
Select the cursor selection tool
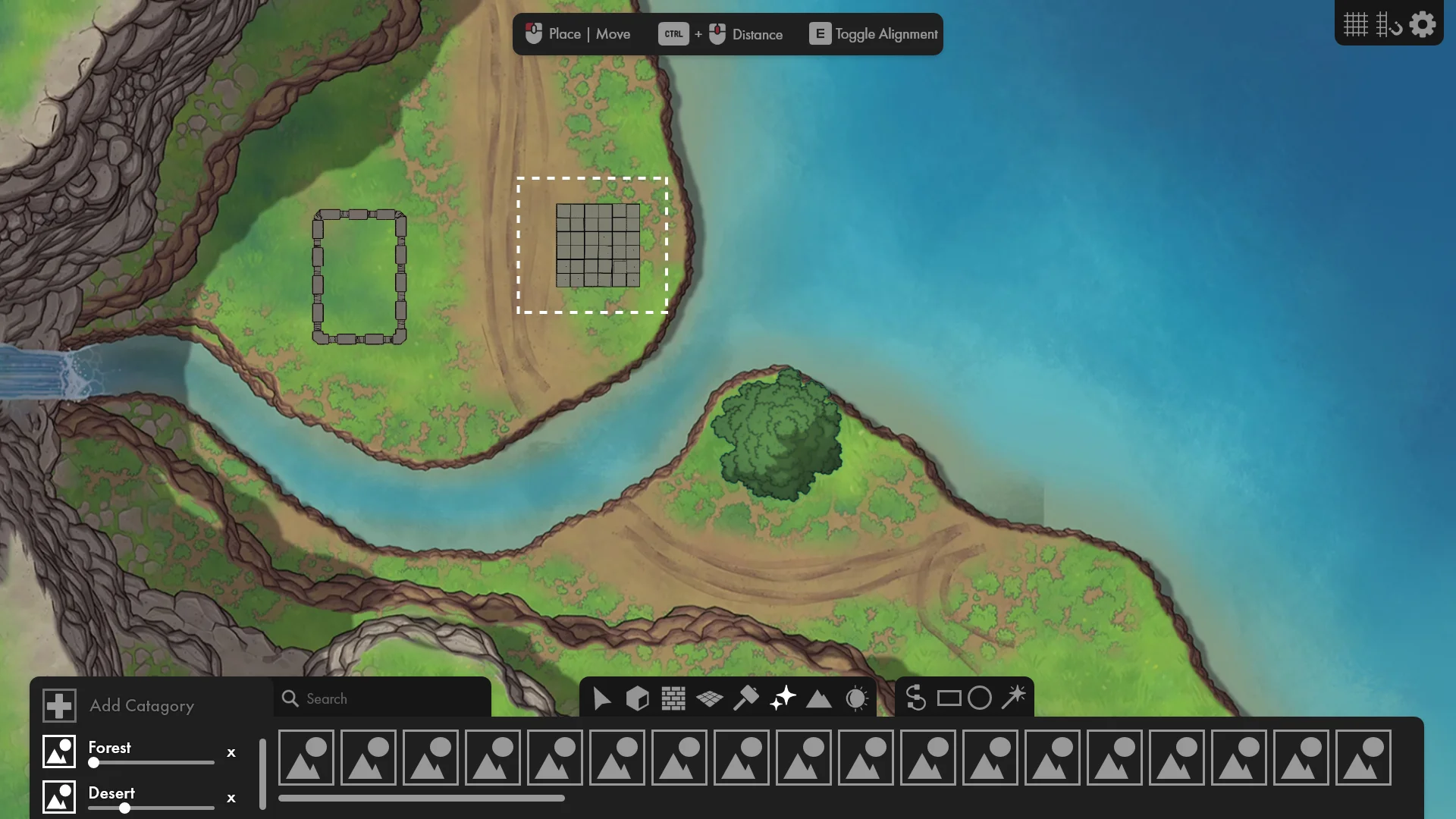[602, 698]
